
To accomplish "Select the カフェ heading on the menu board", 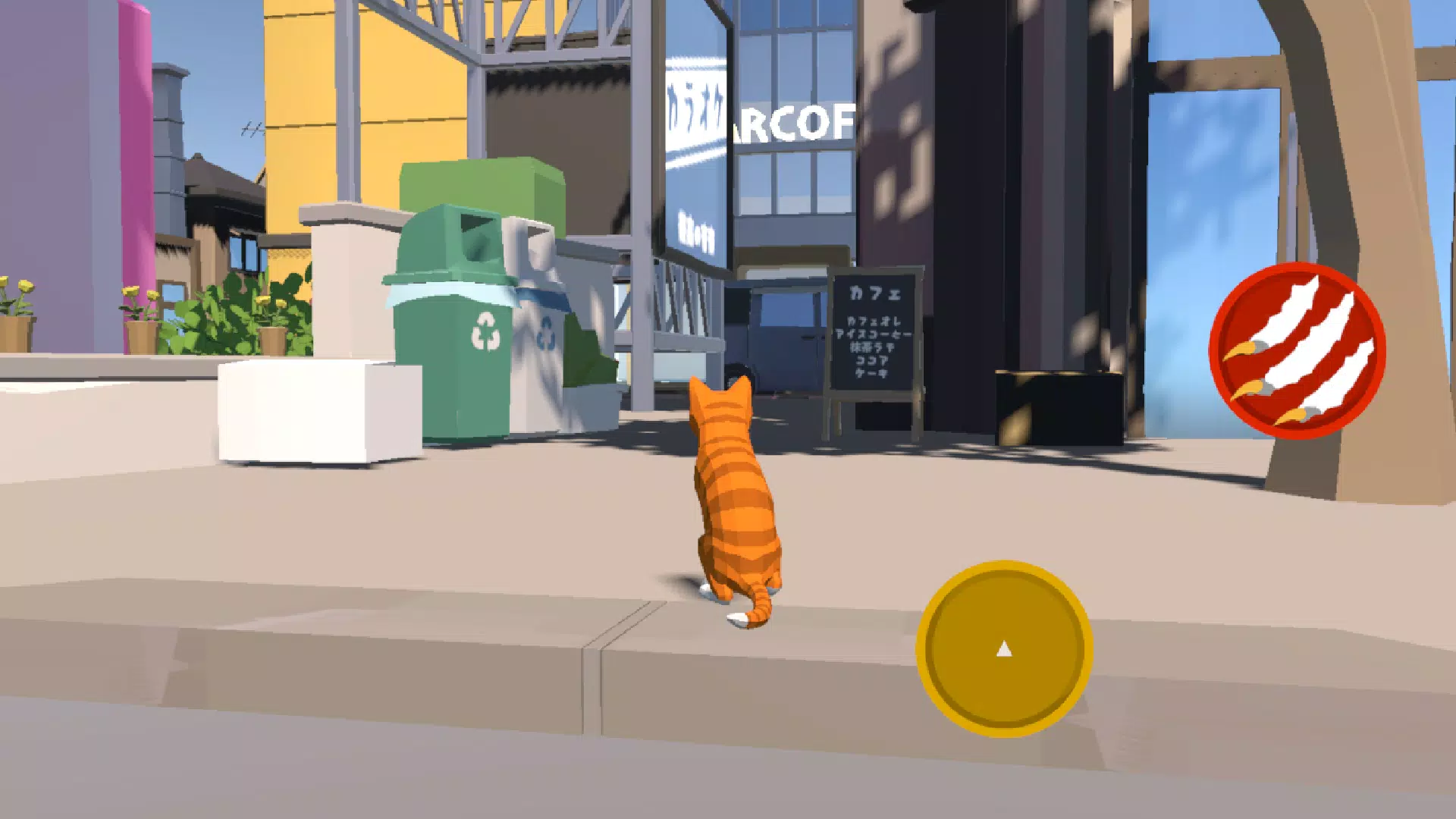I will coord(876,293).
